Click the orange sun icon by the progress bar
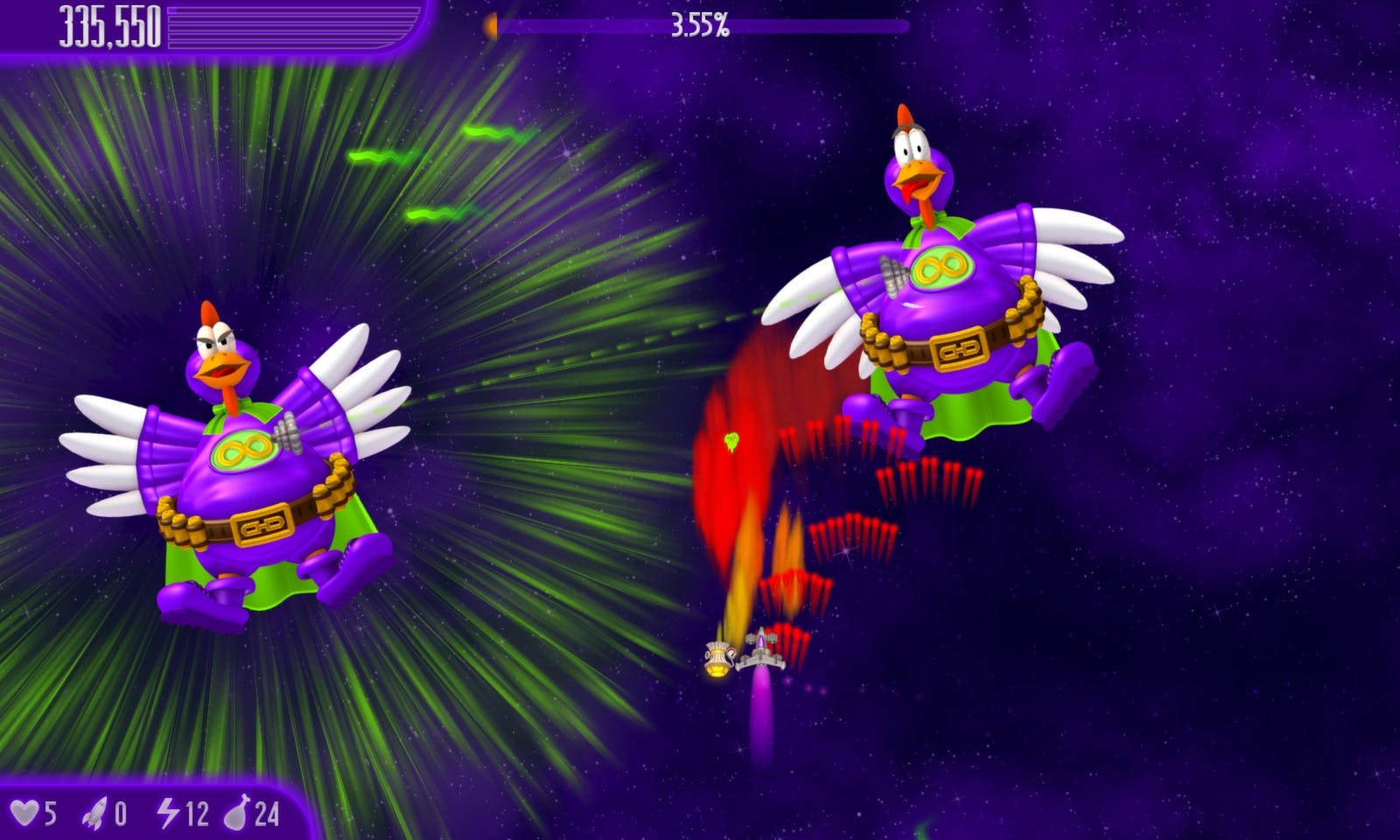Viewport: 1400px width, 840px height. (x=492, y=25)
